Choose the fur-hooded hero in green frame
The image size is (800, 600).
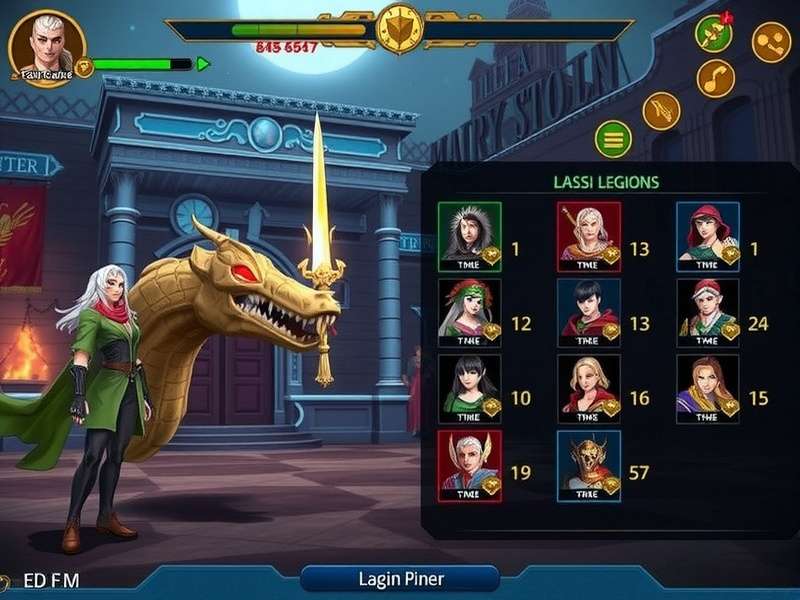coord(469,236)
